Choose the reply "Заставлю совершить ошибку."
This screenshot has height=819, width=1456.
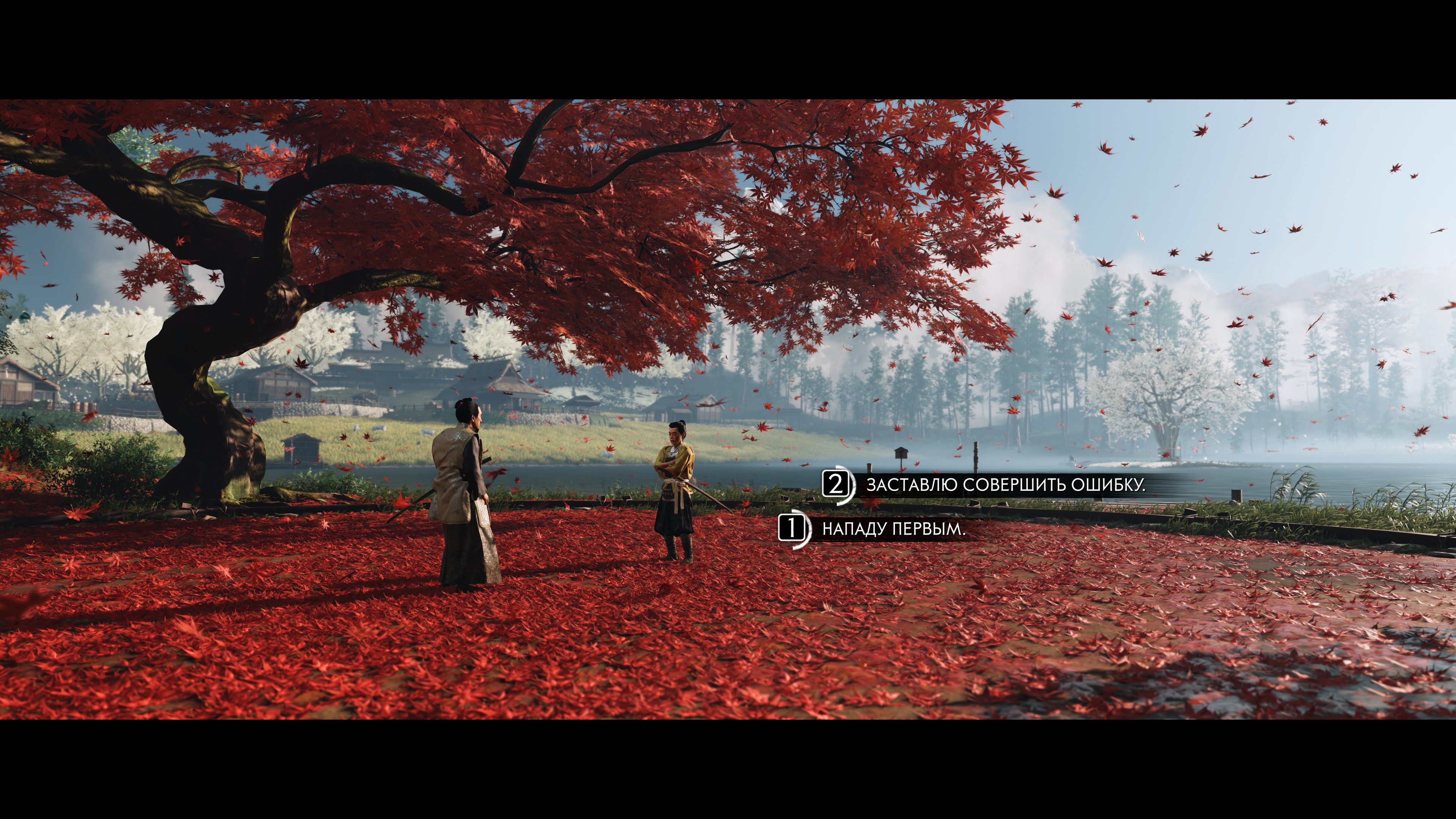pyautogui.click(x=1005, y=485)
